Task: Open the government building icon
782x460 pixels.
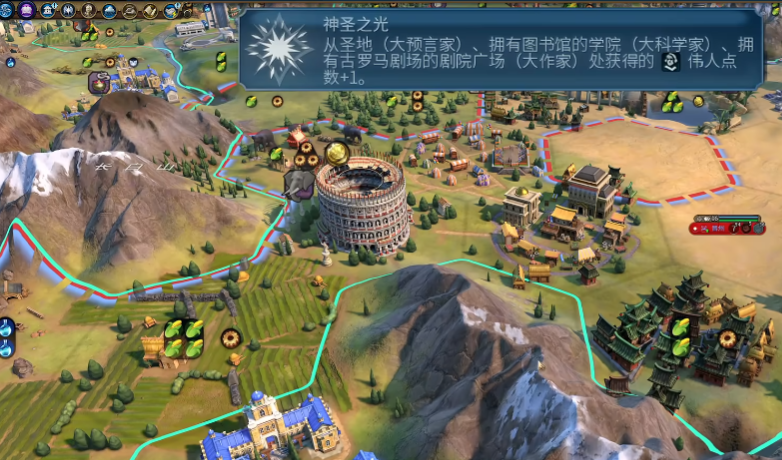Action: point(49,11)
